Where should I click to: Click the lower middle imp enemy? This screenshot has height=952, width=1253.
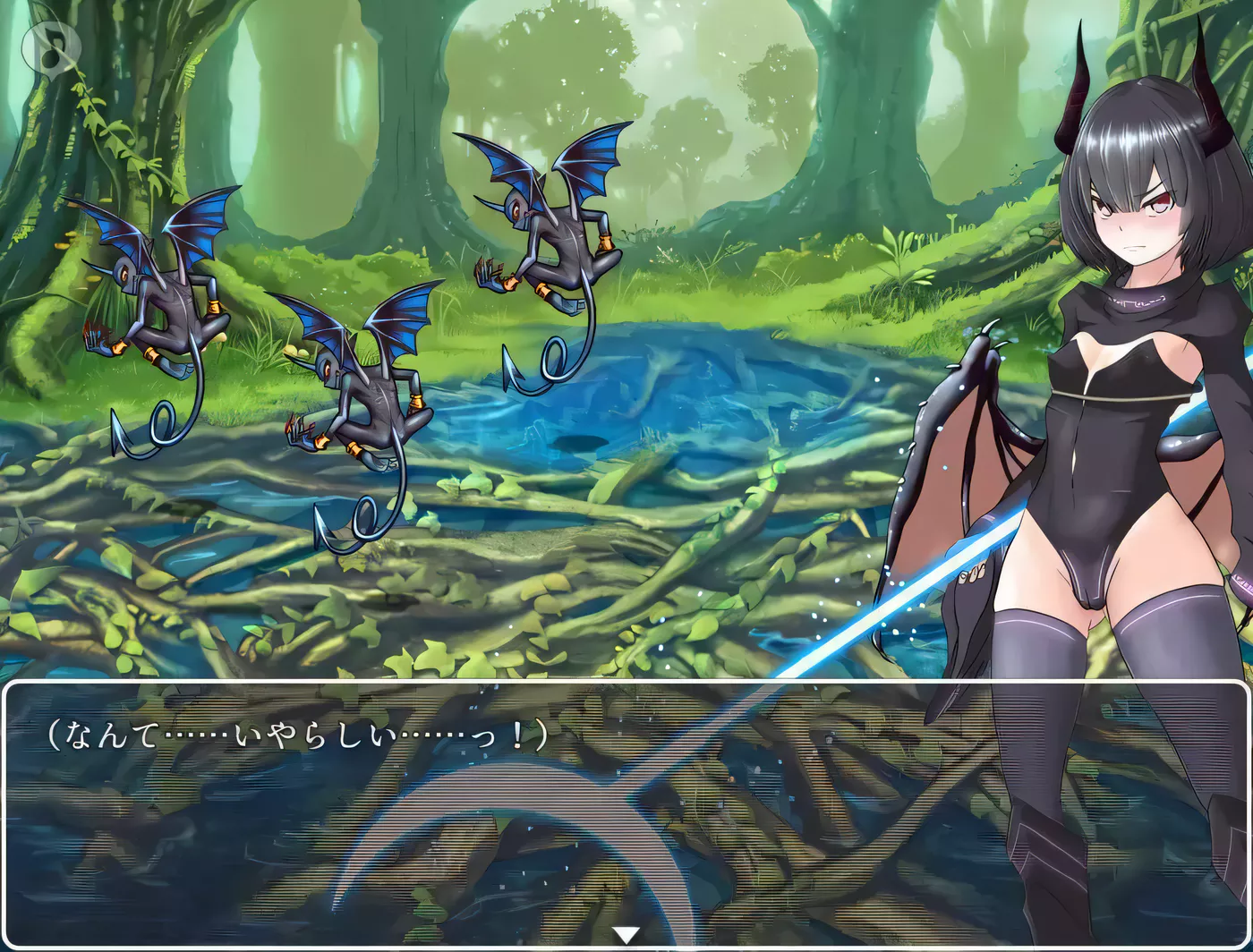367,403
